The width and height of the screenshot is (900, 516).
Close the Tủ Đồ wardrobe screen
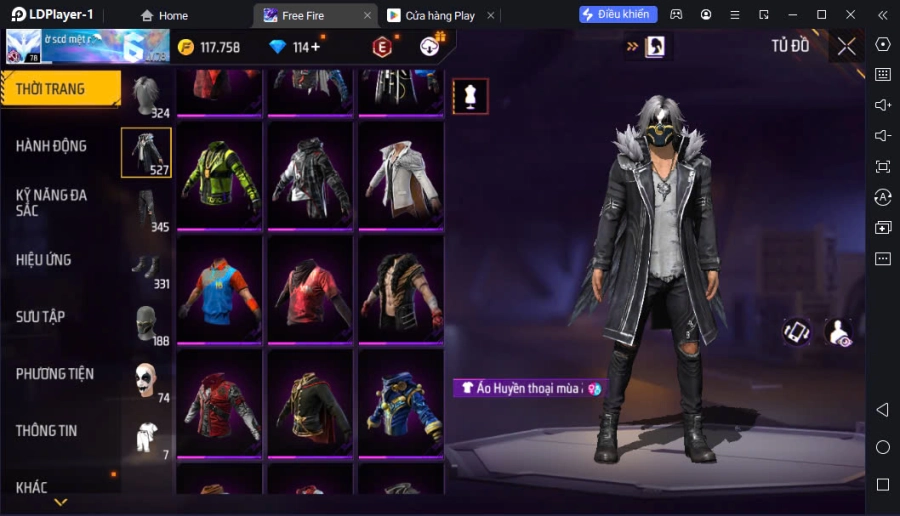(846, 46)
